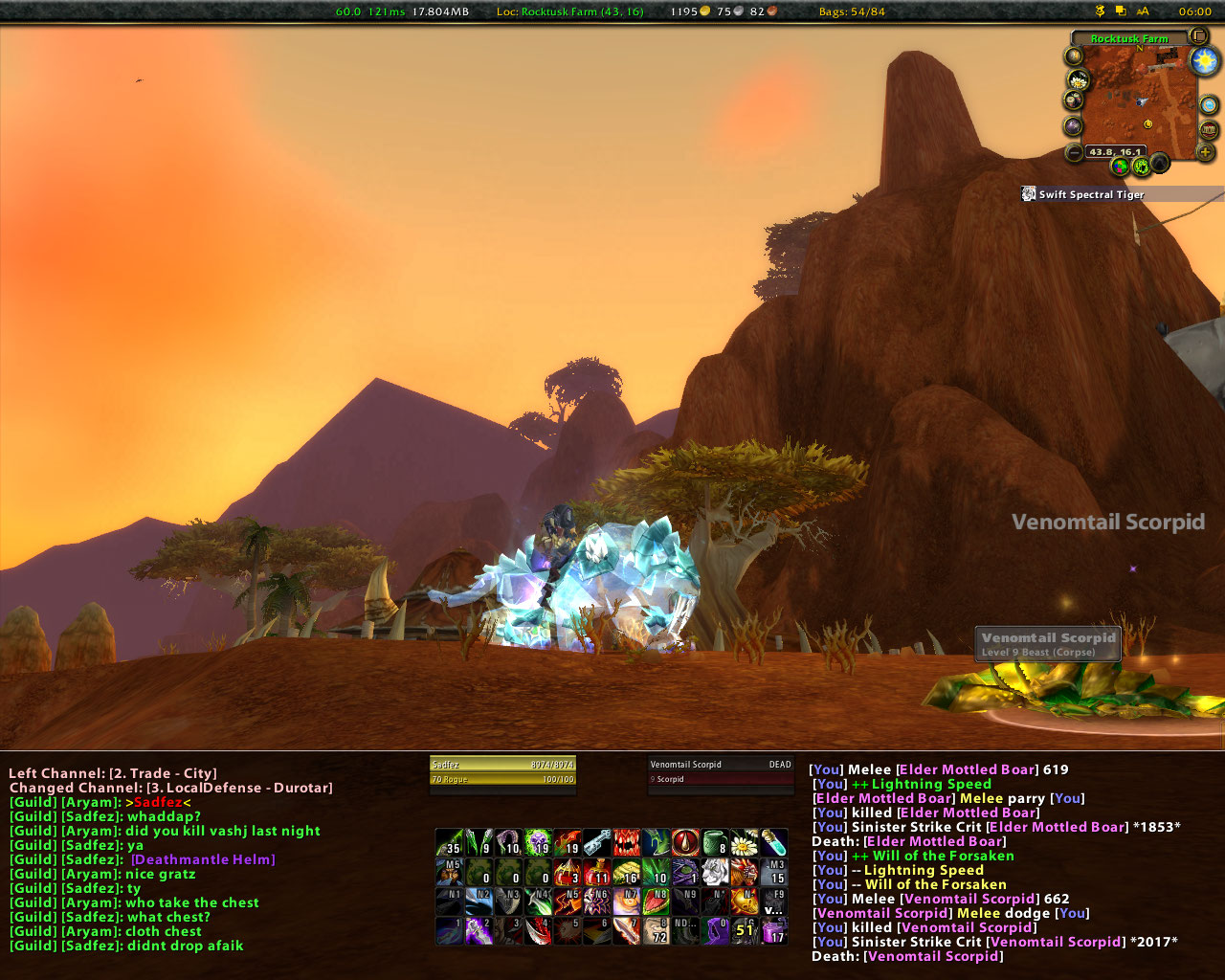Select the Swift Spectral Tiger buff bar
Viewport: 1225px width, 980px height.
coord(1091,194)
